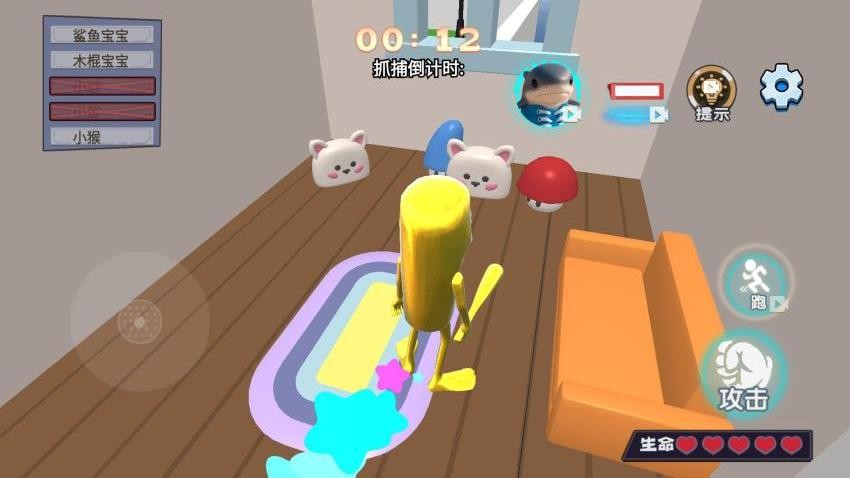This screenshot has height=478, width=850.
Task: Select the shark character avatar icon
Action: coord(548,93)
